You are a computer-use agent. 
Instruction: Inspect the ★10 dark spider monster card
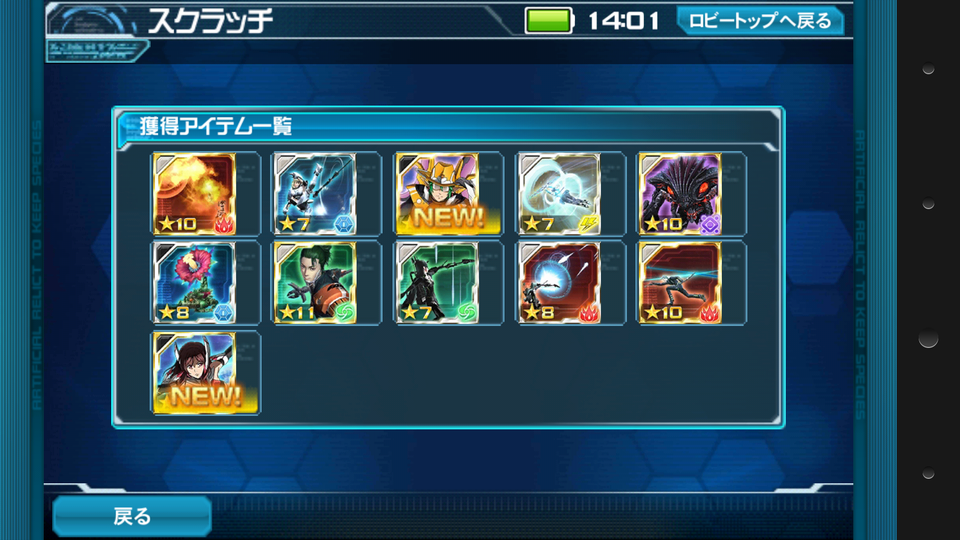tap(679, 193)
